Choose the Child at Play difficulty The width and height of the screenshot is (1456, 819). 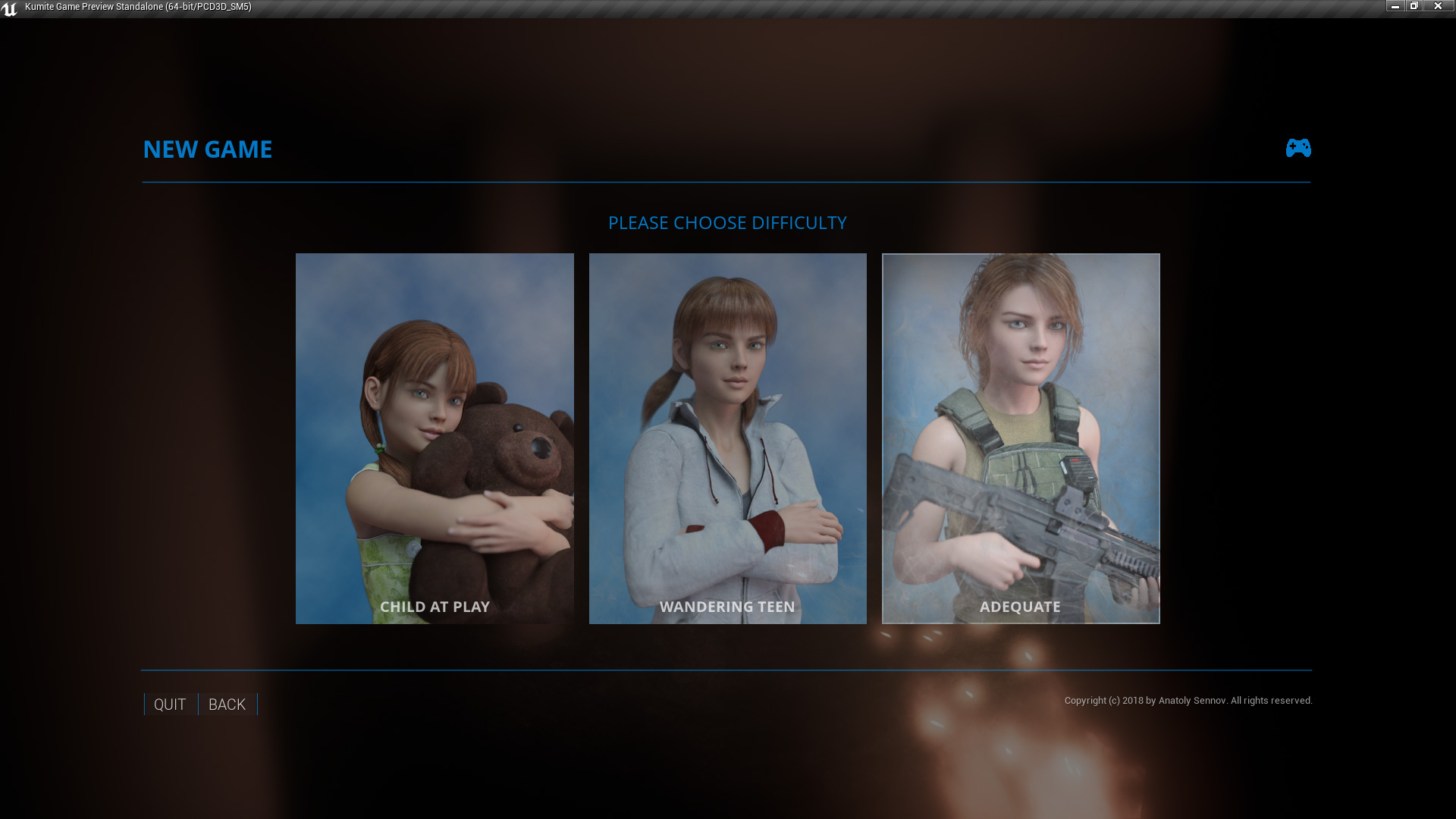click(x=435, y=438)
